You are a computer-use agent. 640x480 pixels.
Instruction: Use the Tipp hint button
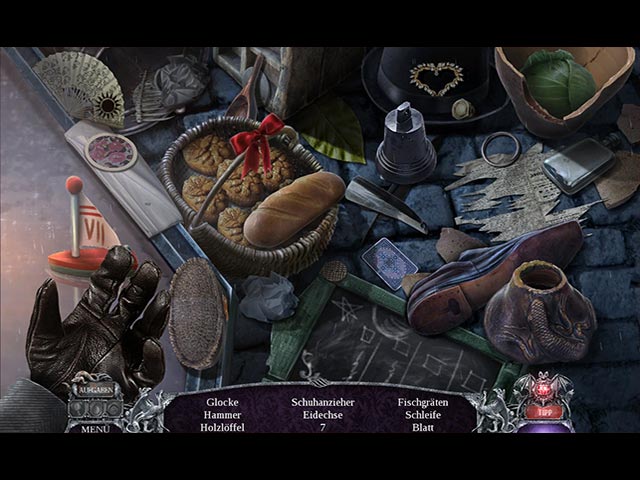[544, 409]
